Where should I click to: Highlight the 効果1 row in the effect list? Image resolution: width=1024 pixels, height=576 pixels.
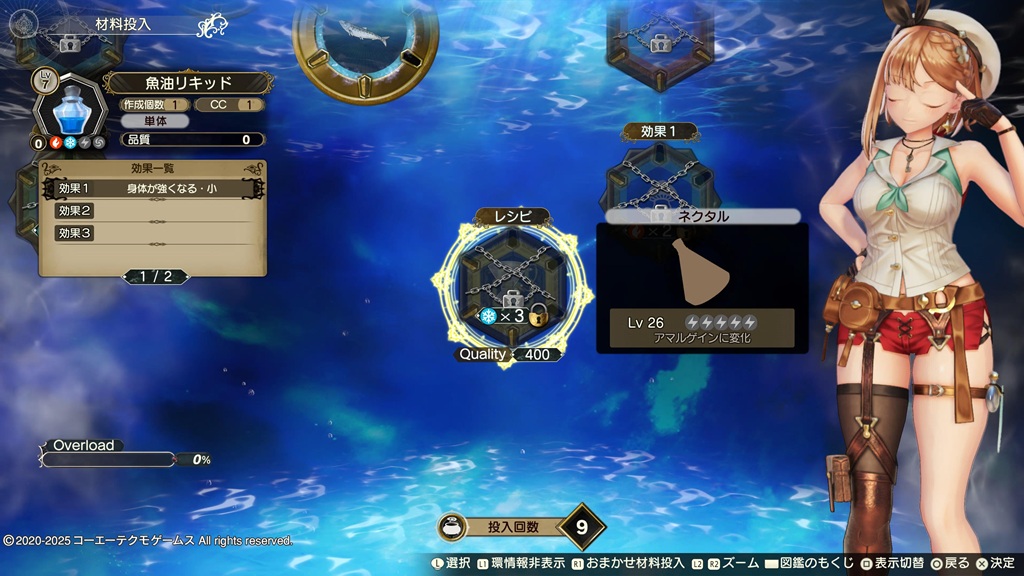pos(151,188)
